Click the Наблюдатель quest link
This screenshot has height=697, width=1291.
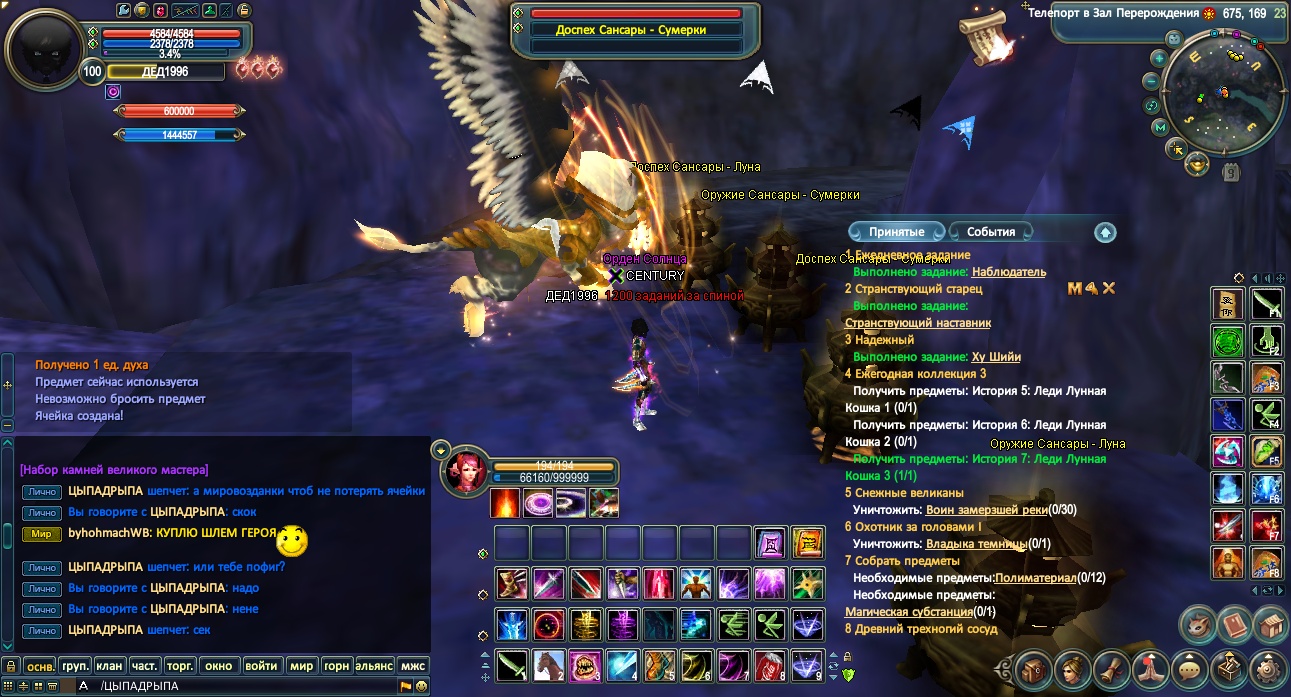1008,272
